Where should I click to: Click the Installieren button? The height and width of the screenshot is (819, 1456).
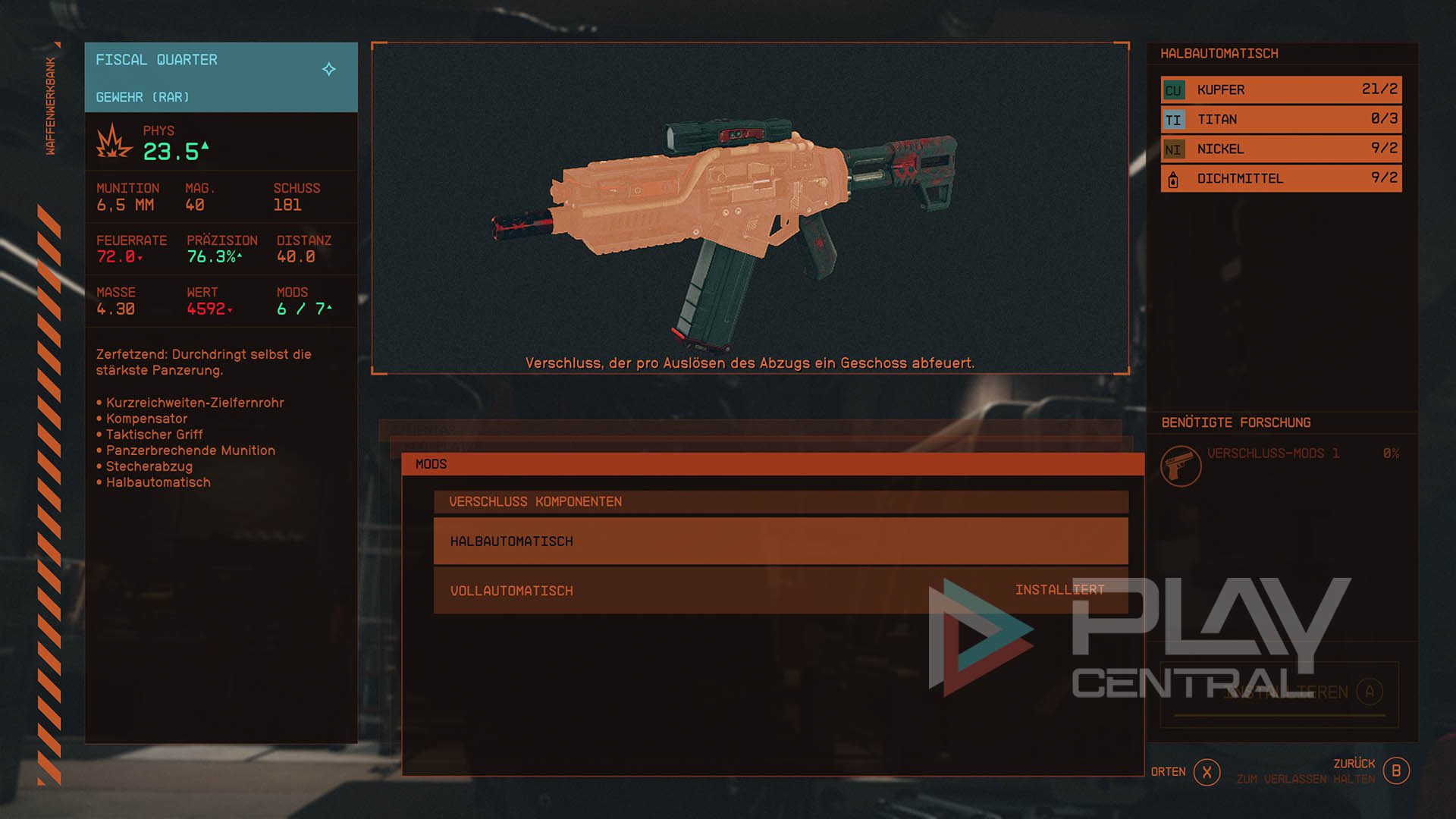pos(1279,692)
